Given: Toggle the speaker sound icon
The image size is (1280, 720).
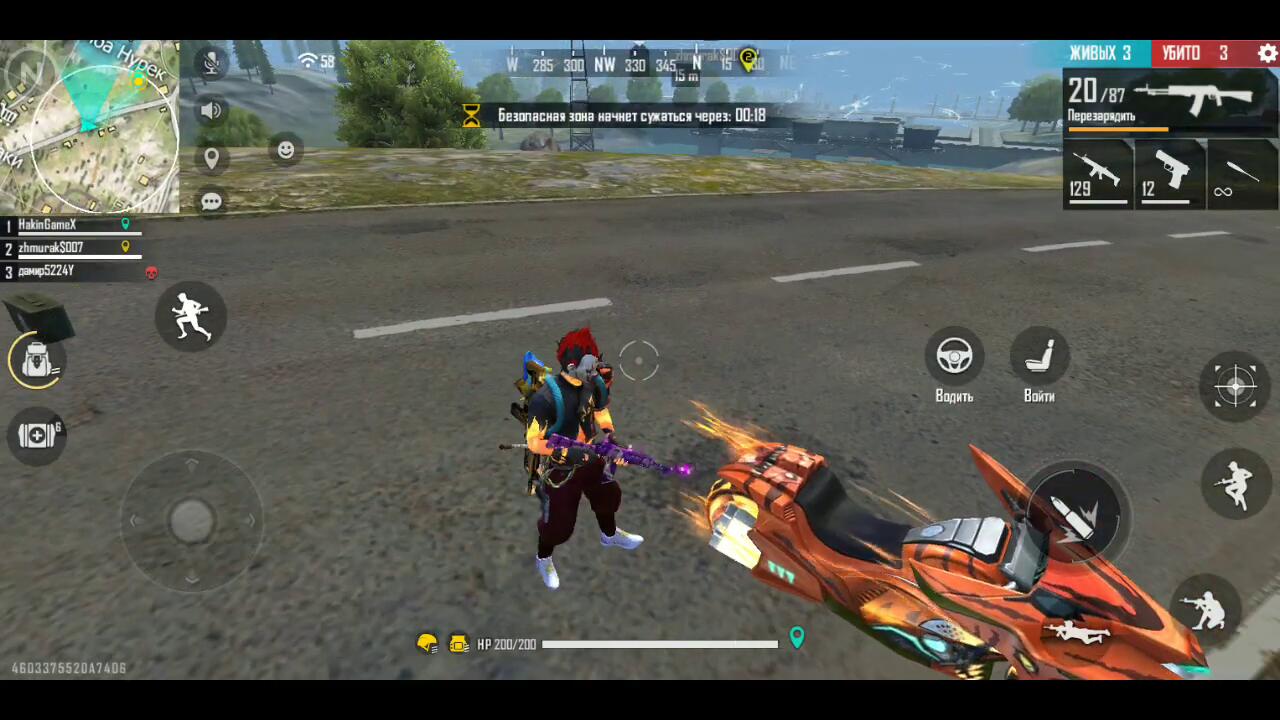Looking at the screenshot, I should click(x=211, y=110).
